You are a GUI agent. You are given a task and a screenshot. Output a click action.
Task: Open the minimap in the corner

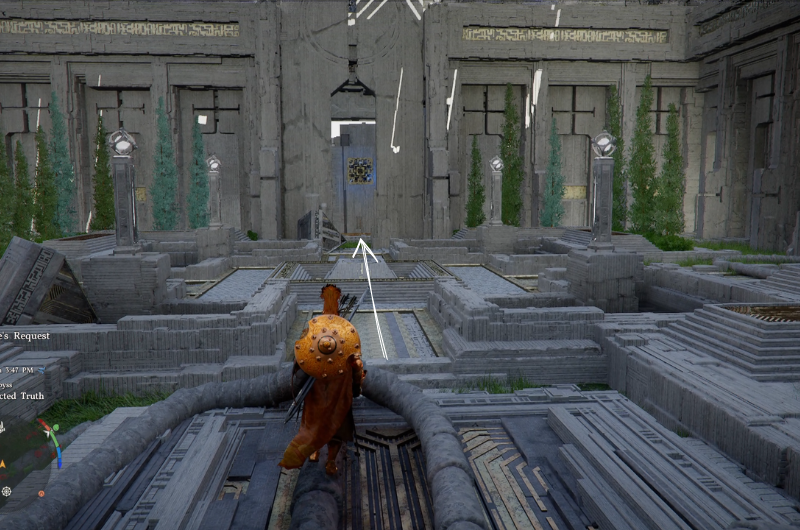tap(32, 443)
